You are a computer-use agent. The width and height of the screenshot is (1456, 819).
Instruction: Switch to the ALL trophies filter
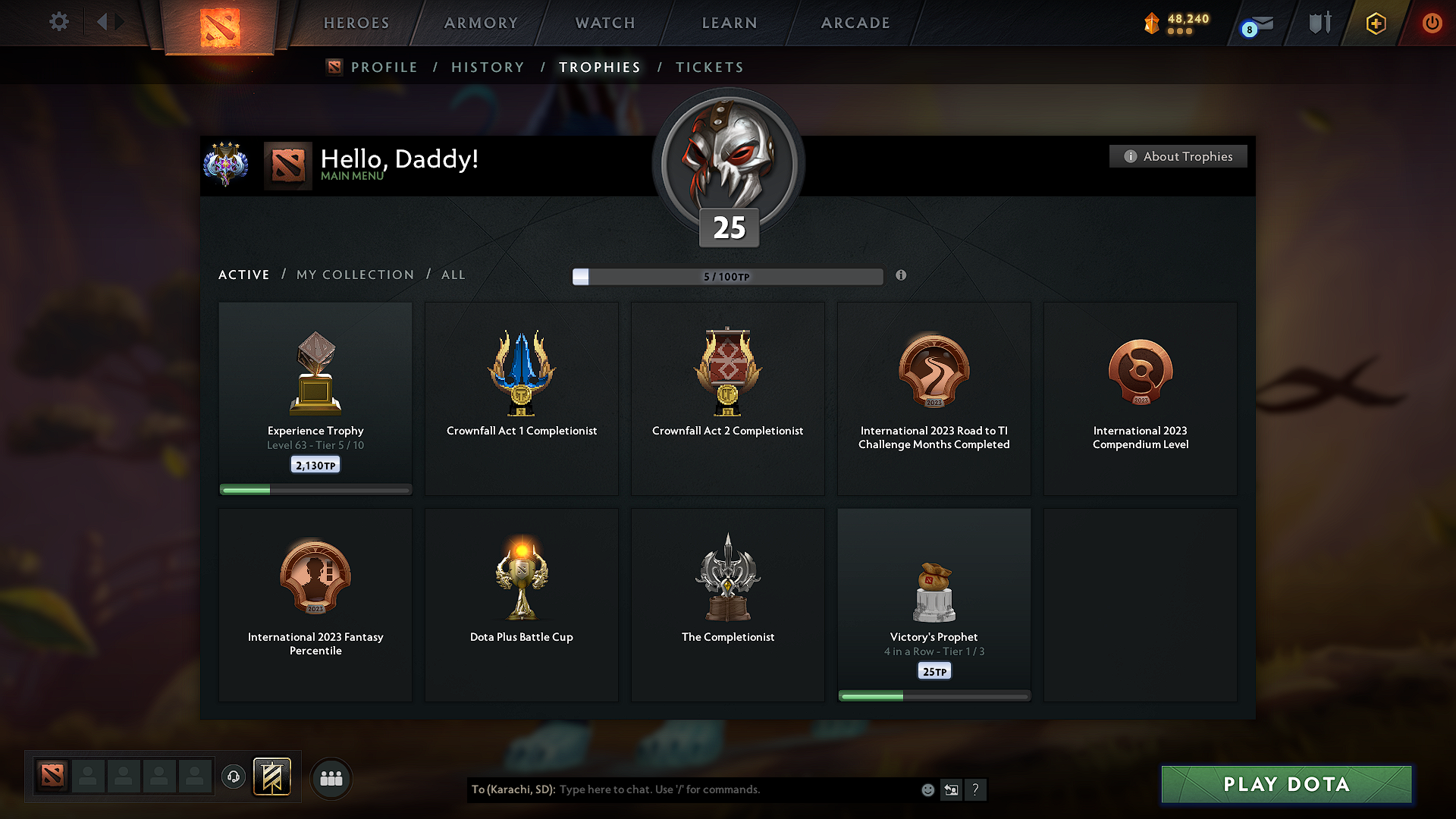tap(453, 275)
